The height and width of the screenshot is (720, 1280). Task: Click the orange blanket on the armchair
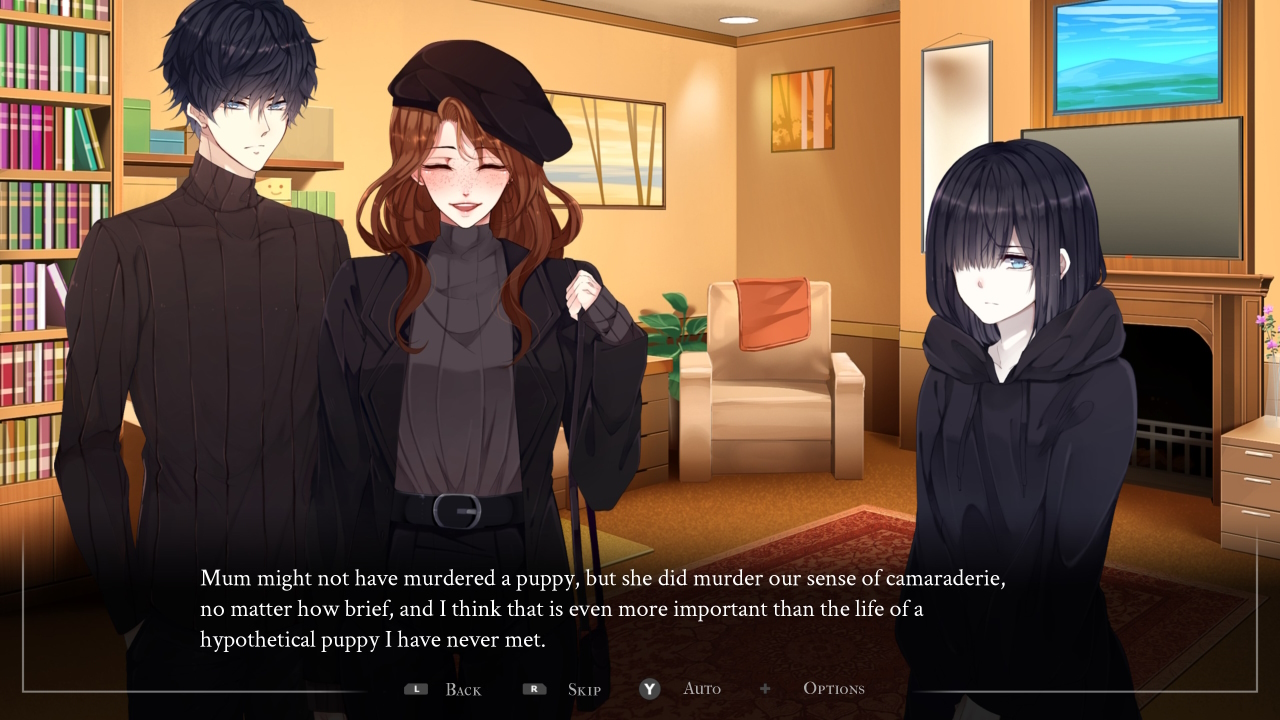770,310
